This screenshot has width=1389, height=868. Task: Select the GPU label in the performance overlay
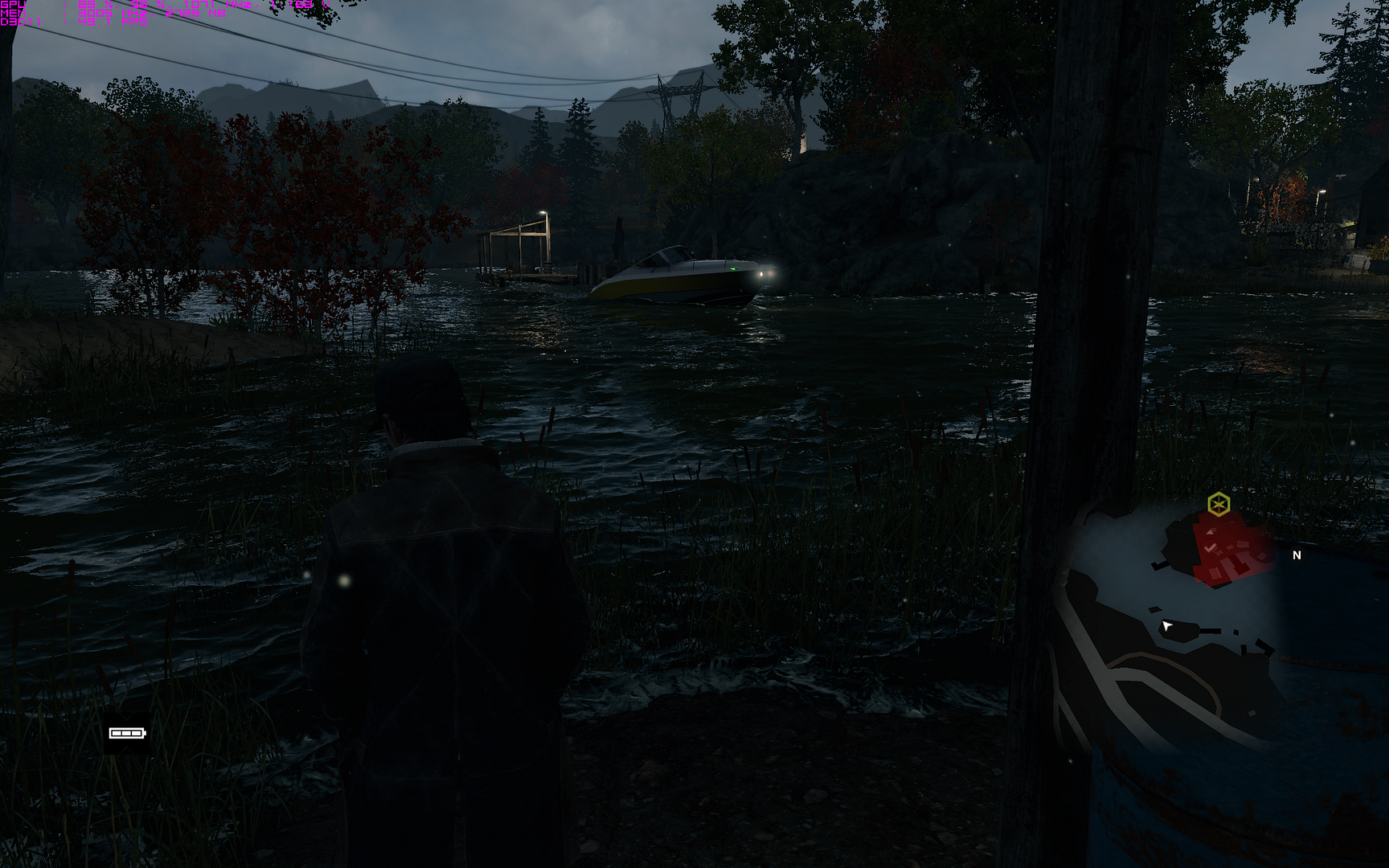coord(12,5)
